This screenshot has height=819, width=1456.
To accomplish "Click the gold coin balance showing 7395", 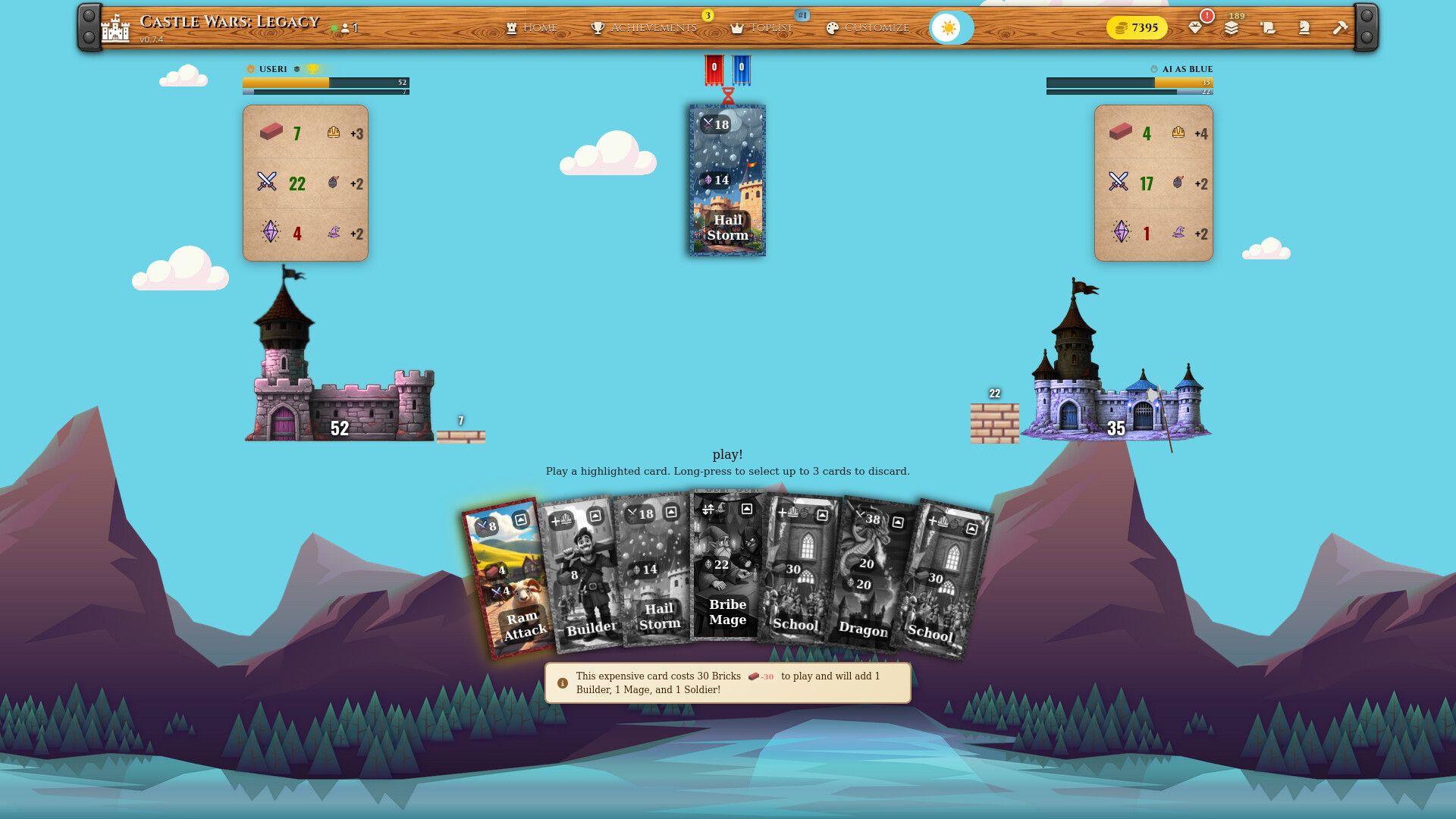I will pos(1137,27).
